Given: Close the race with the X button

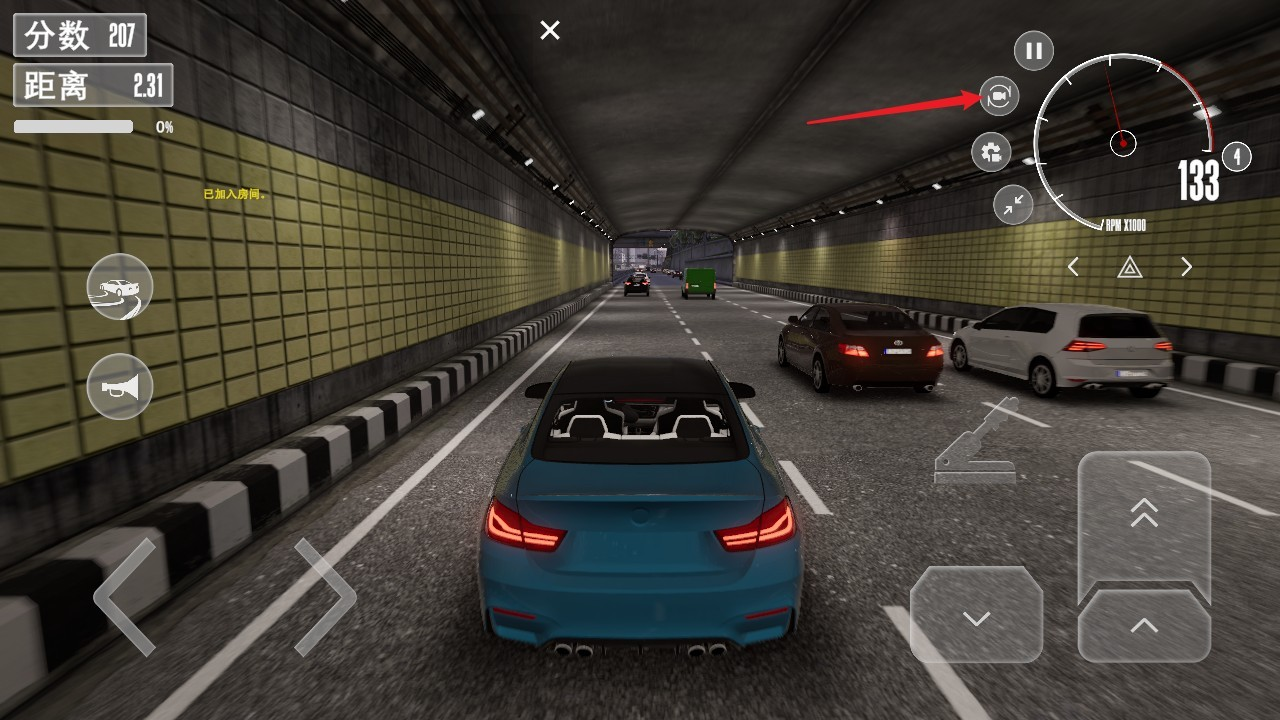Looking at the screenshot, I should click(x=548, y=30).
